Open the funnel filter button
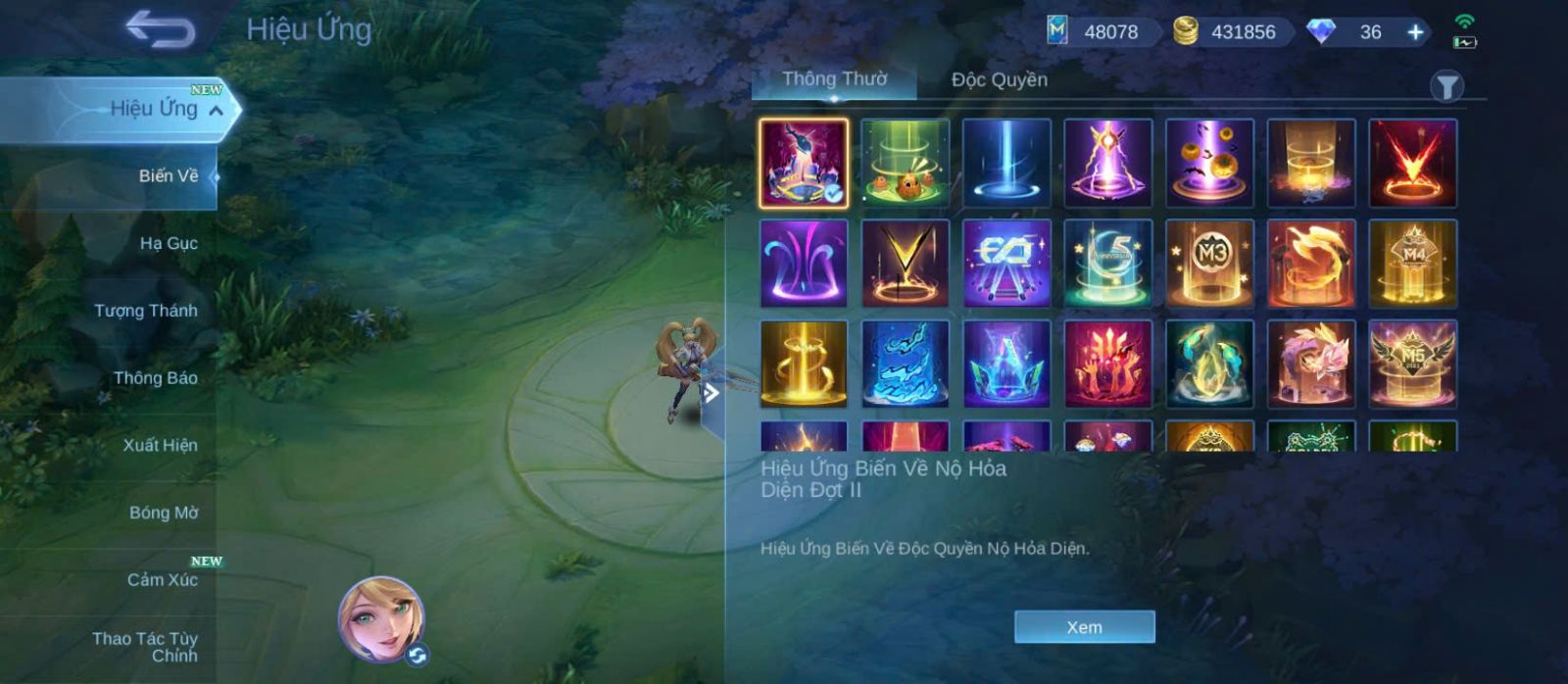The height and width of the screenshot is (684, 1568). [x=1446, y=87]
